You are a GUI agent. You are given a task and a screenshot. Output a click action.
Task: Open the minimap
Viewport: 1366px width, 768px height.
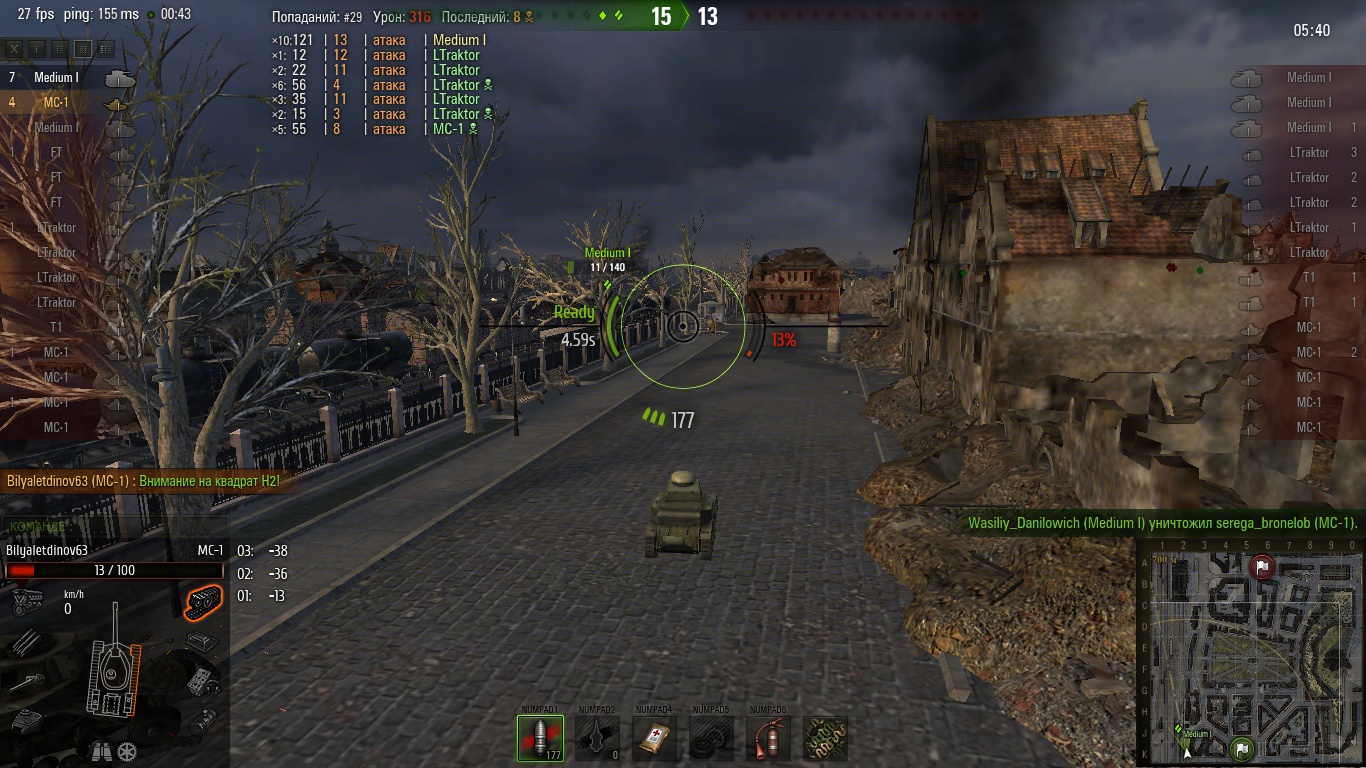(1250, 652)
